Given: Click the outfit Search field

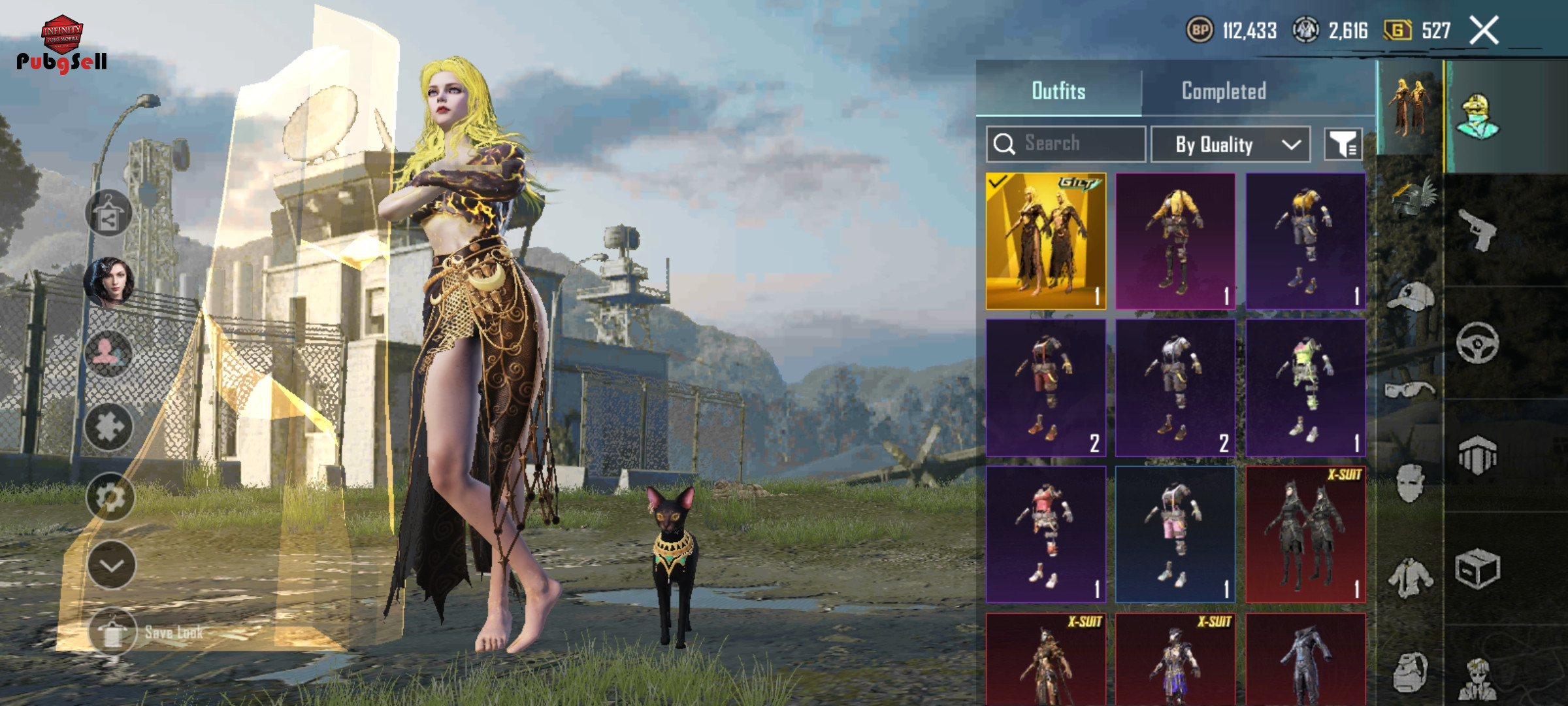Looking at the screenshot, I should tap(1066, 144).
